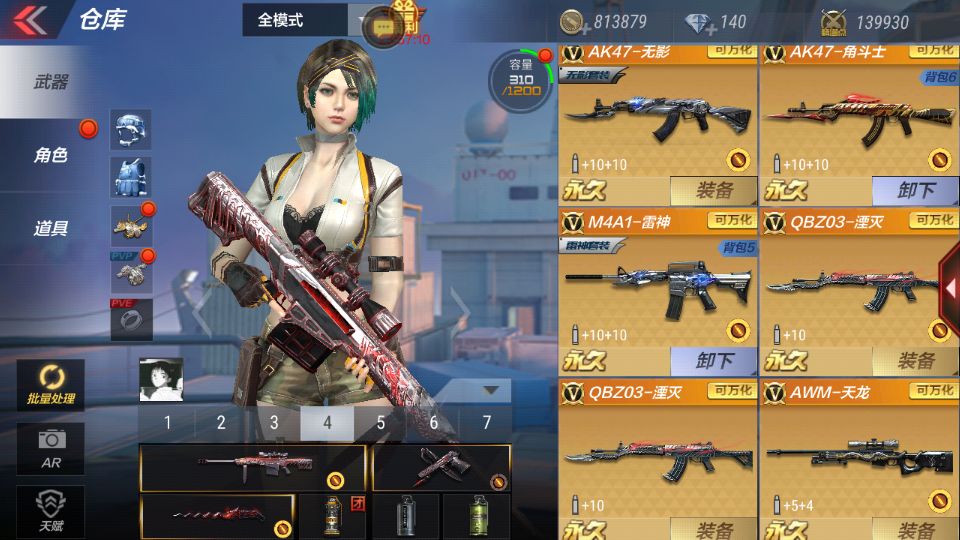This screenshot has width=960, height=540.
Task: Go back using the red arrow button
Action: coord(31,20)
